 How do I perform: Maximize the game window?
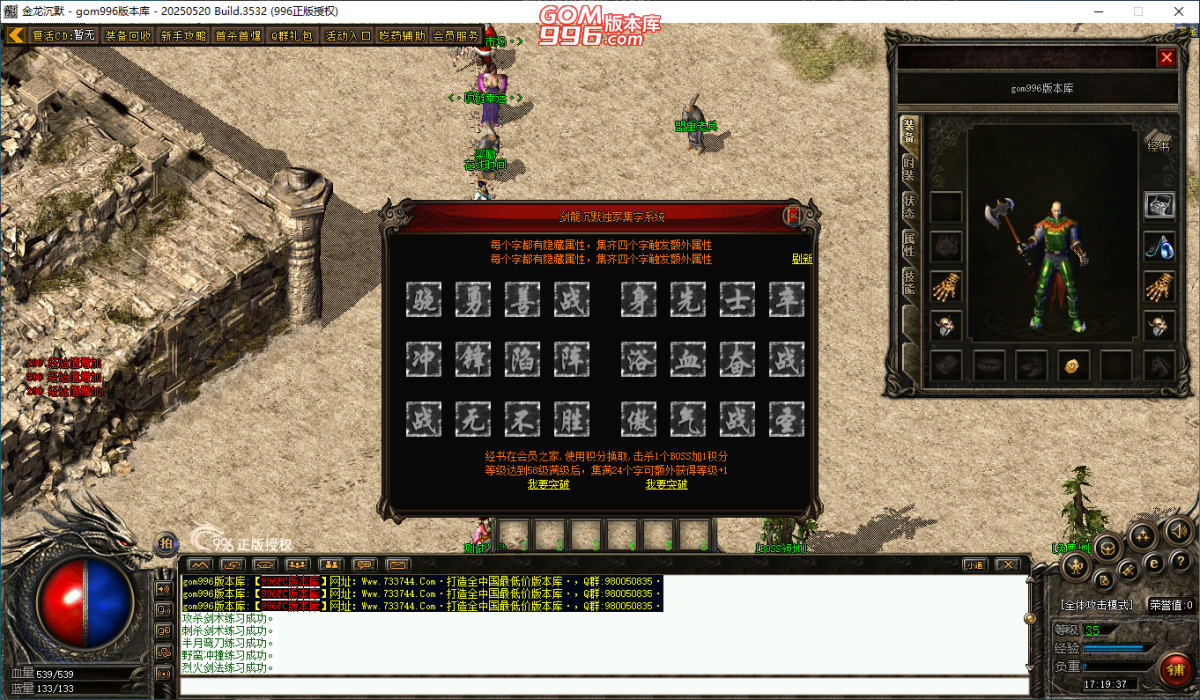point(1138,11)
